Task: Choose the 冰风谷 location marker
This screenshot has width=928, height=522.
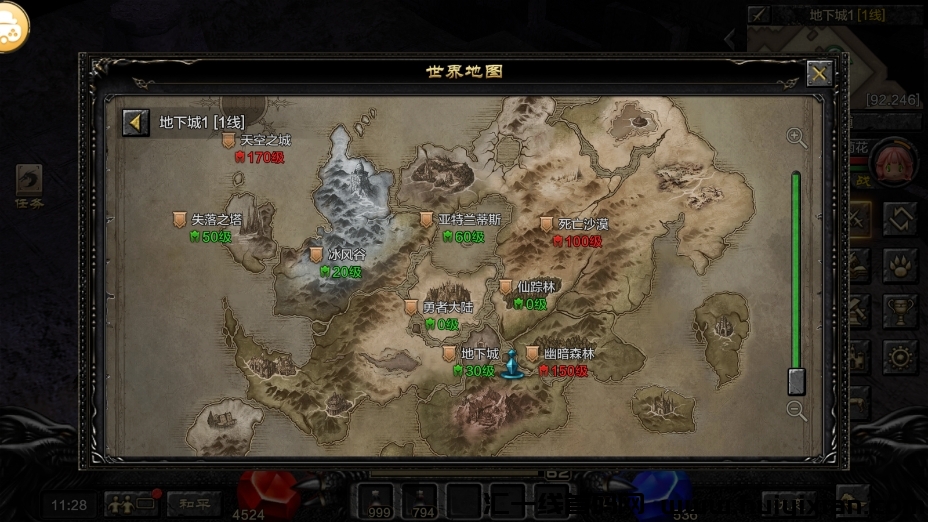Action: click(317, 255)
